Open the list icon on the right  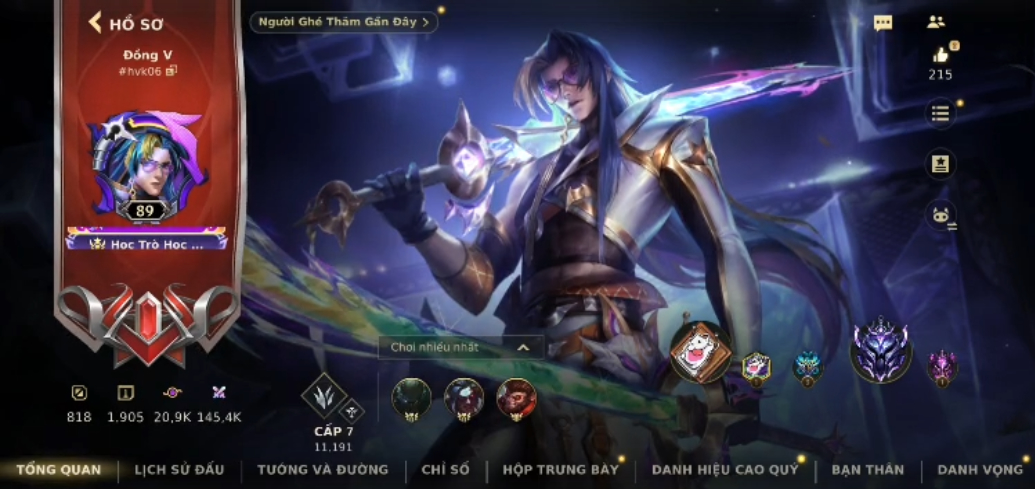coord(940,113)
